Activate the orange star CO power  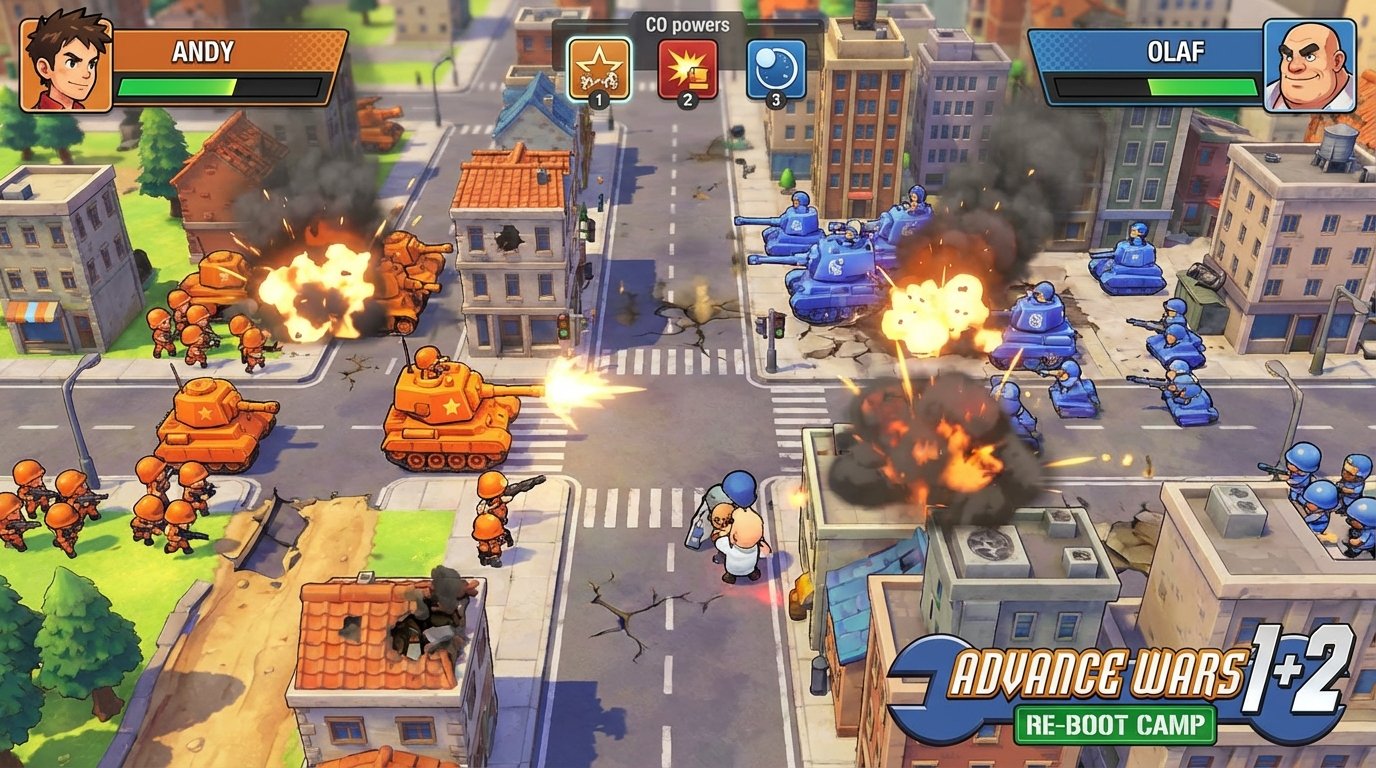point(599,68)
